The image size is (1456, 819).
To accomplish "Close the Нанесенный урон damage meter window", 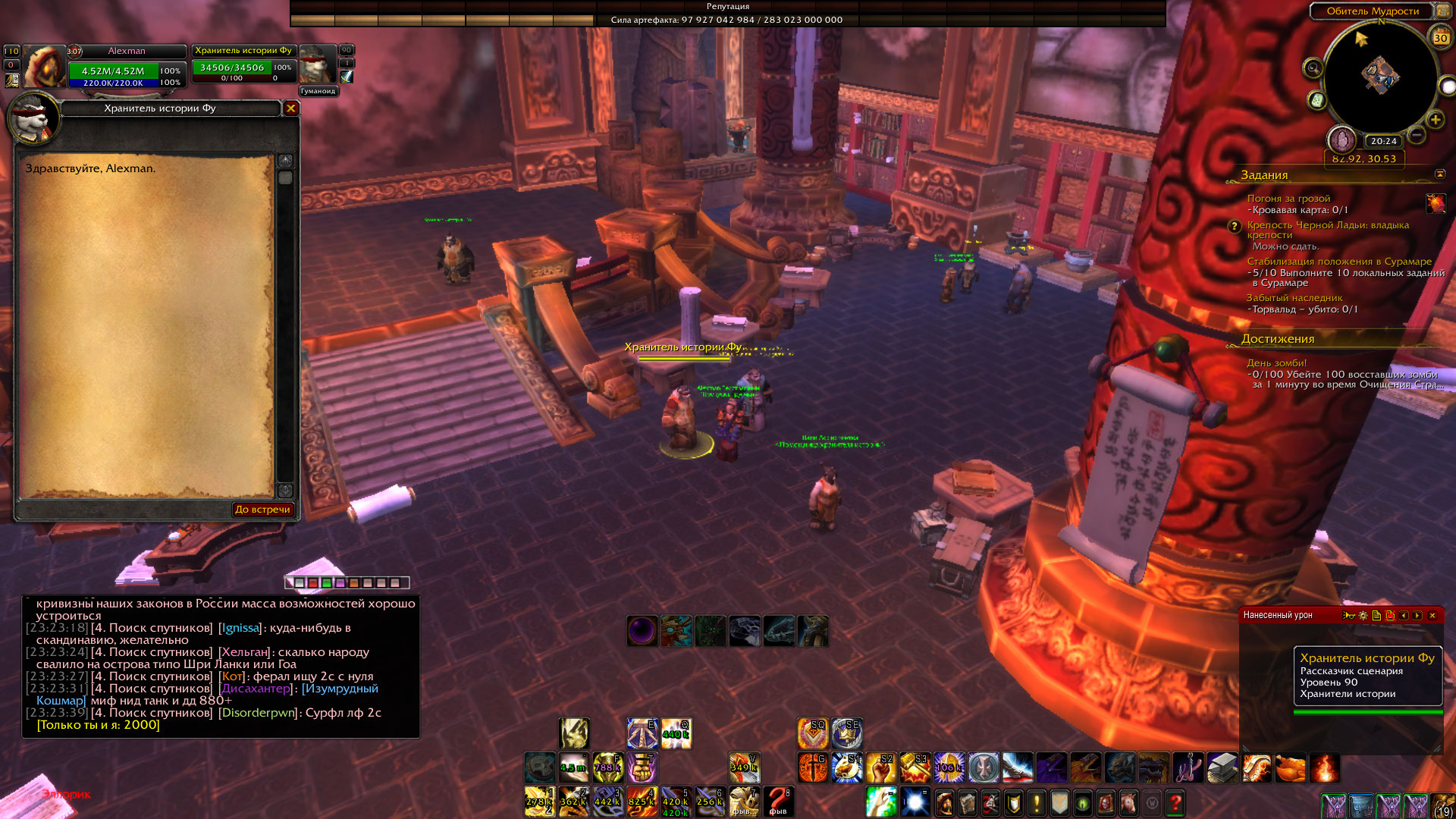I will tap(1432, 616).
